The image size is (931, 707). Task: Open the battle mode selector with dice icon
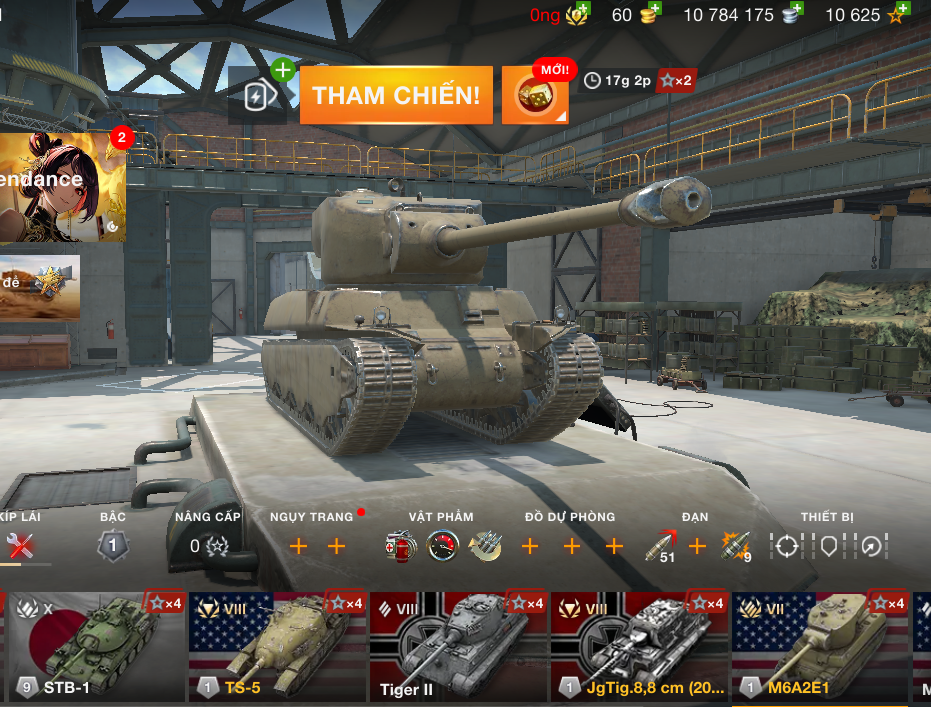coord(535,95)
